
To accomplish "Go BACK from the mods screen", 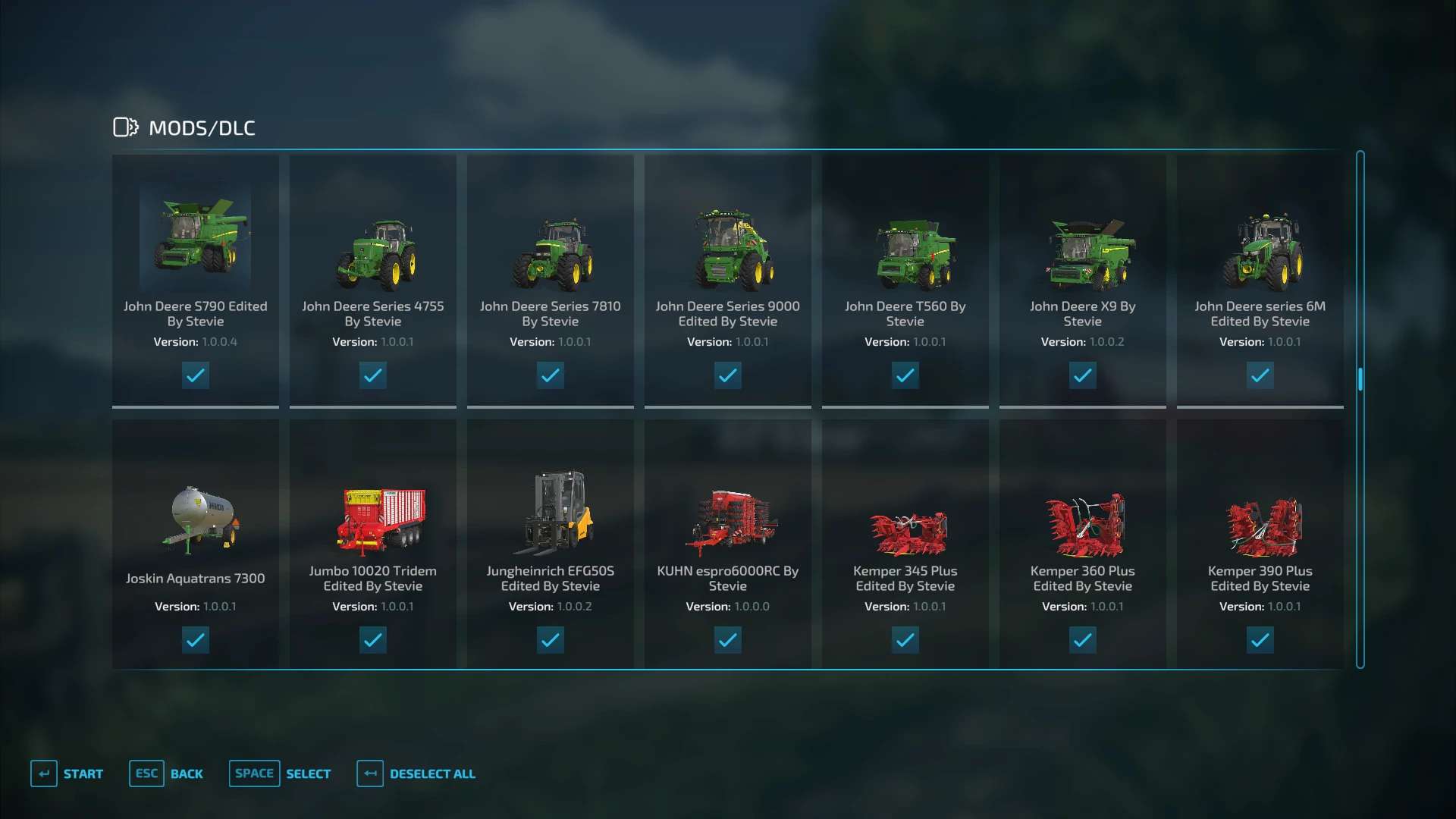I will point(166,773).
